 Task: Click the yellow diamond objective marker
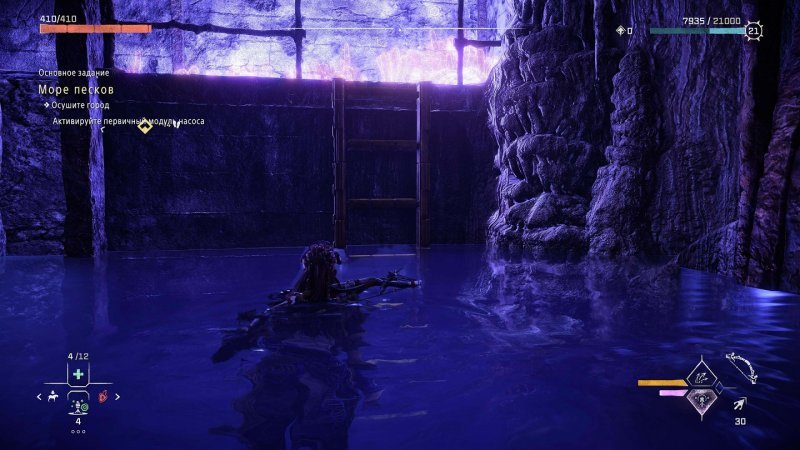coord(144,126)
